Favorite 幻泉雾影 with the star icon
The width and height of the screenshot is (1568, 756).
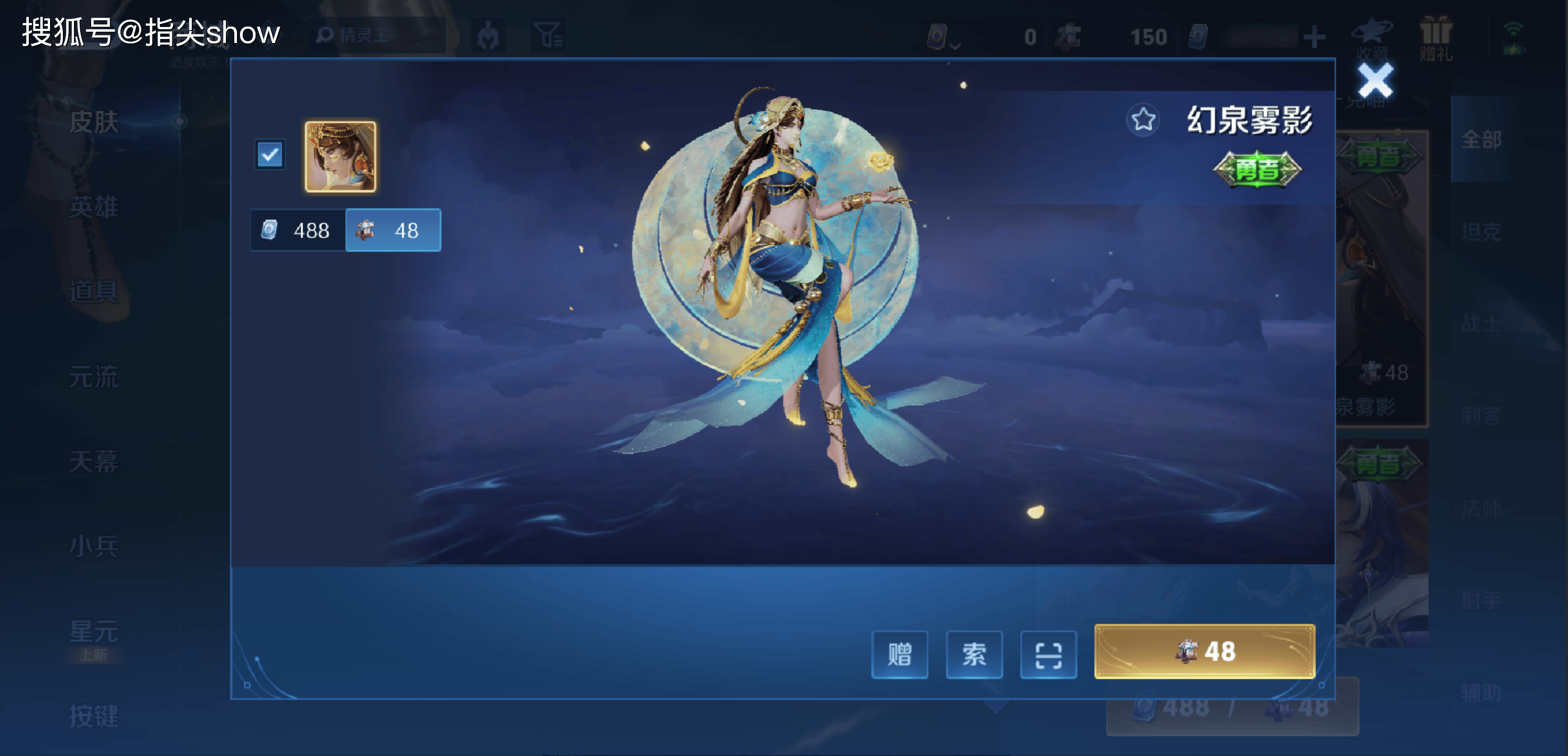coord(1143,119)
